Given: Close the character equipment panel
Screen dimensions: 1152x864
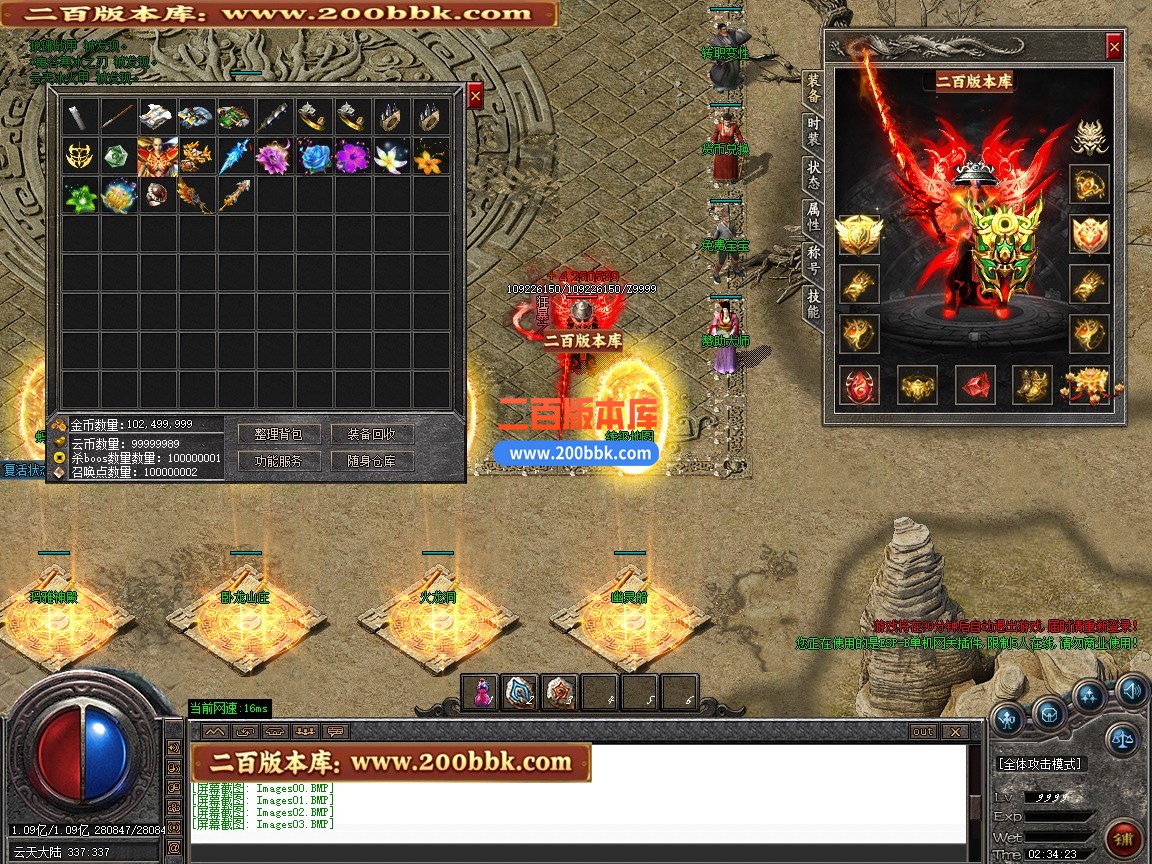Looking at the screenshot, I should [x=1114, y=47].
